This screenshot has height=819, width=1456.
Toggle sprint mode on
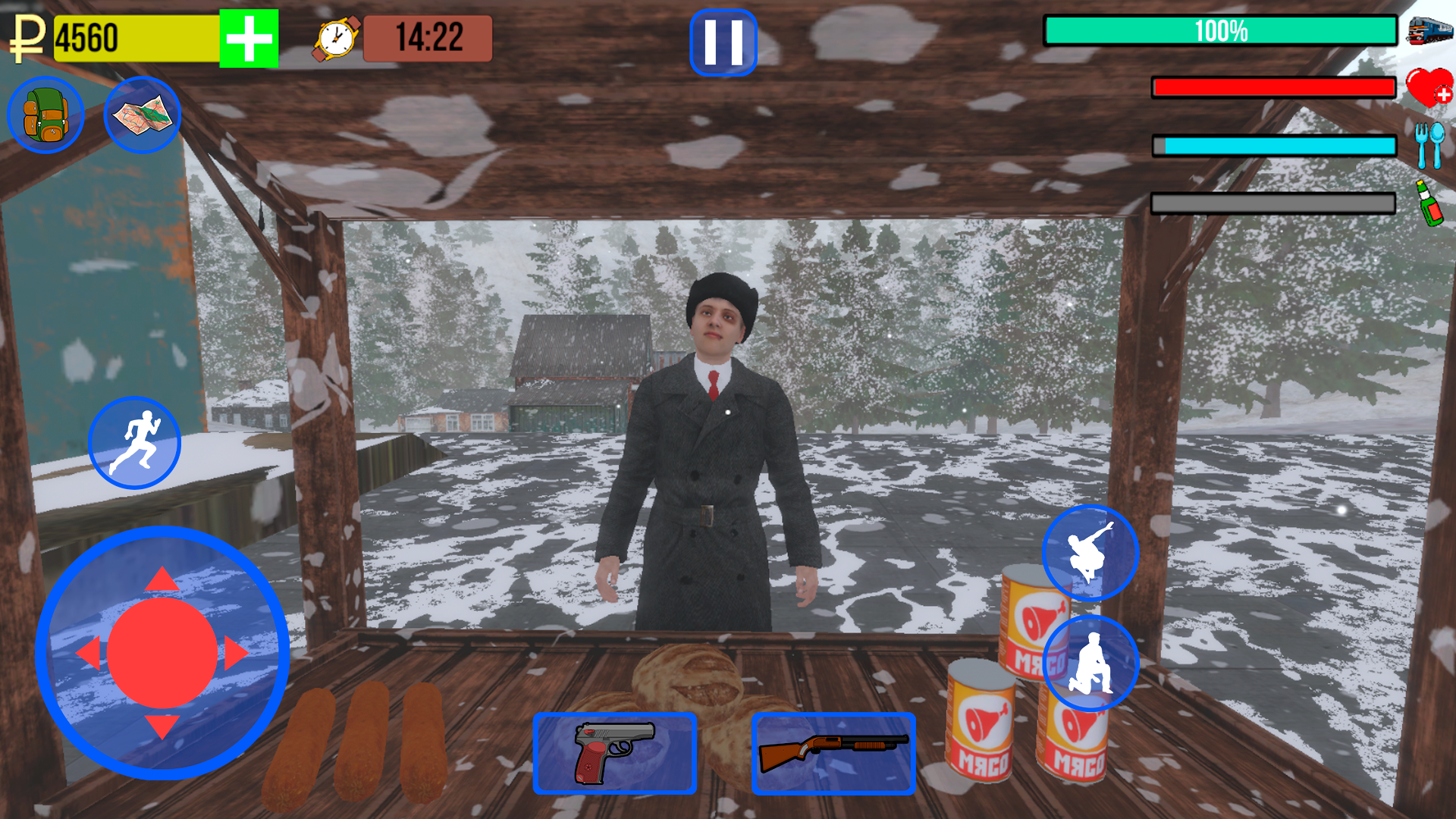click(x=136, y=444)
